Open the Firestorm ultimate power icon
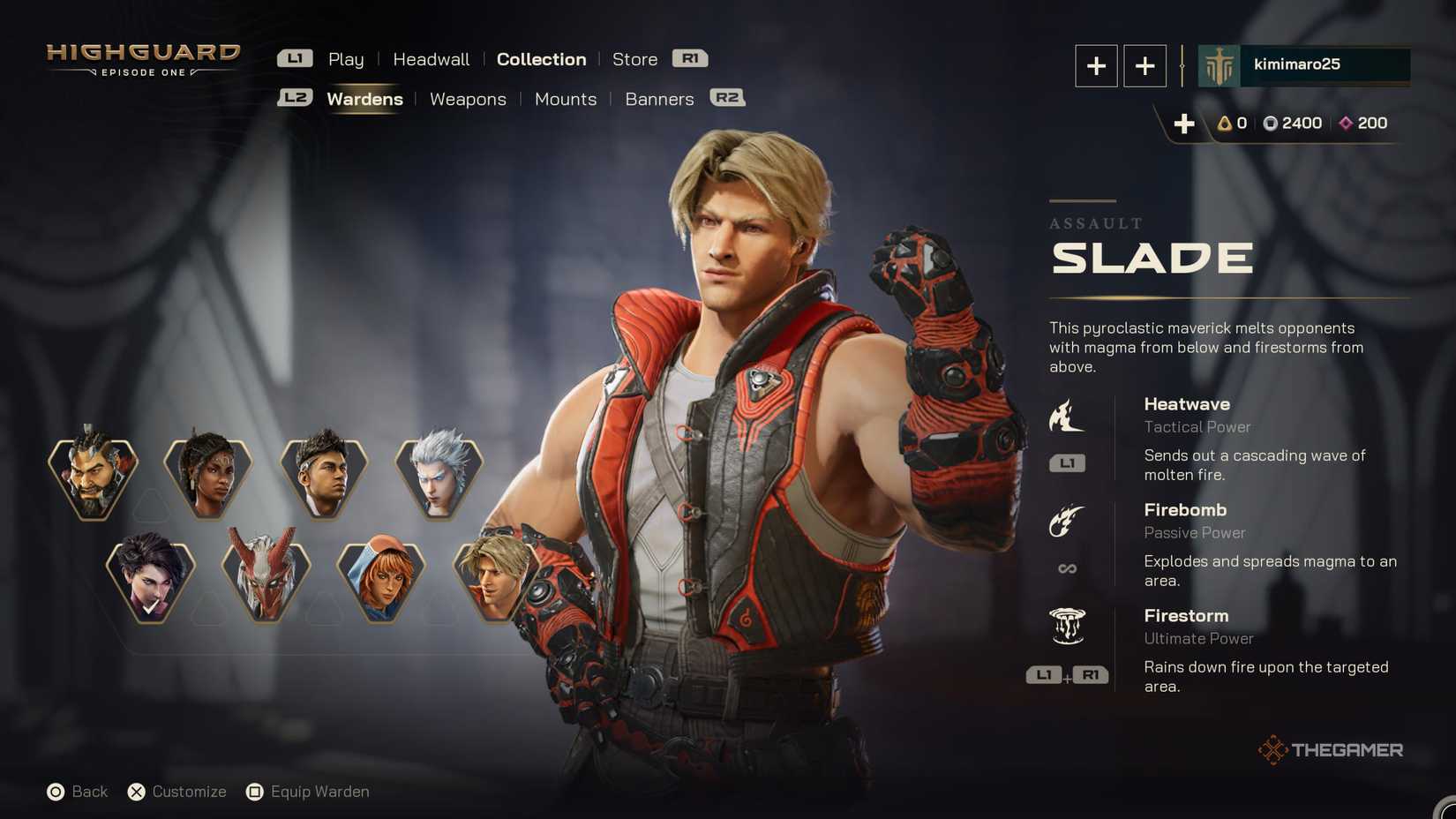 [x=1068, y=627]
